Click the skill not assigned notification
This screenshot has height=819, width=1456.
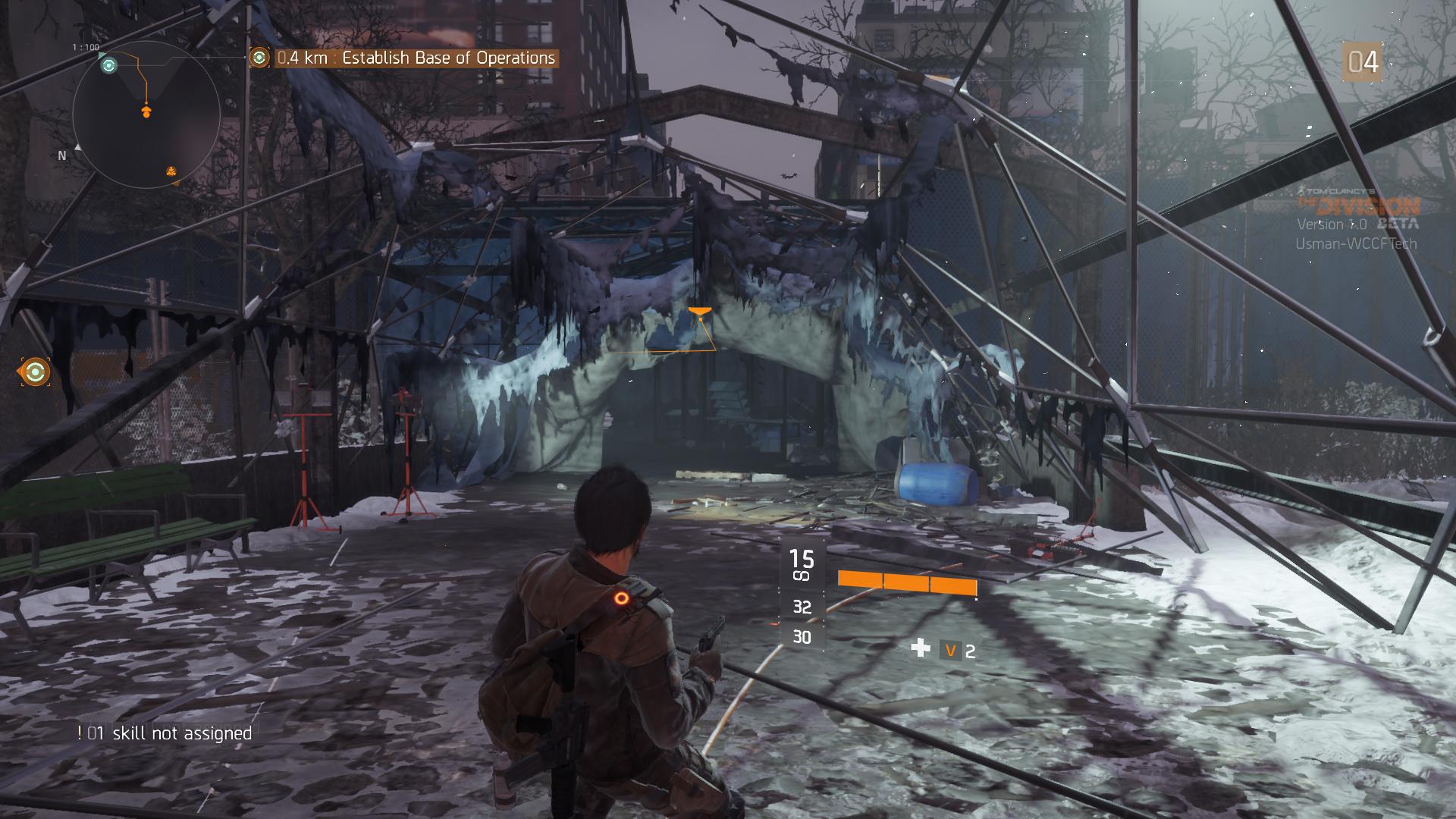click(x=165, y=733)
